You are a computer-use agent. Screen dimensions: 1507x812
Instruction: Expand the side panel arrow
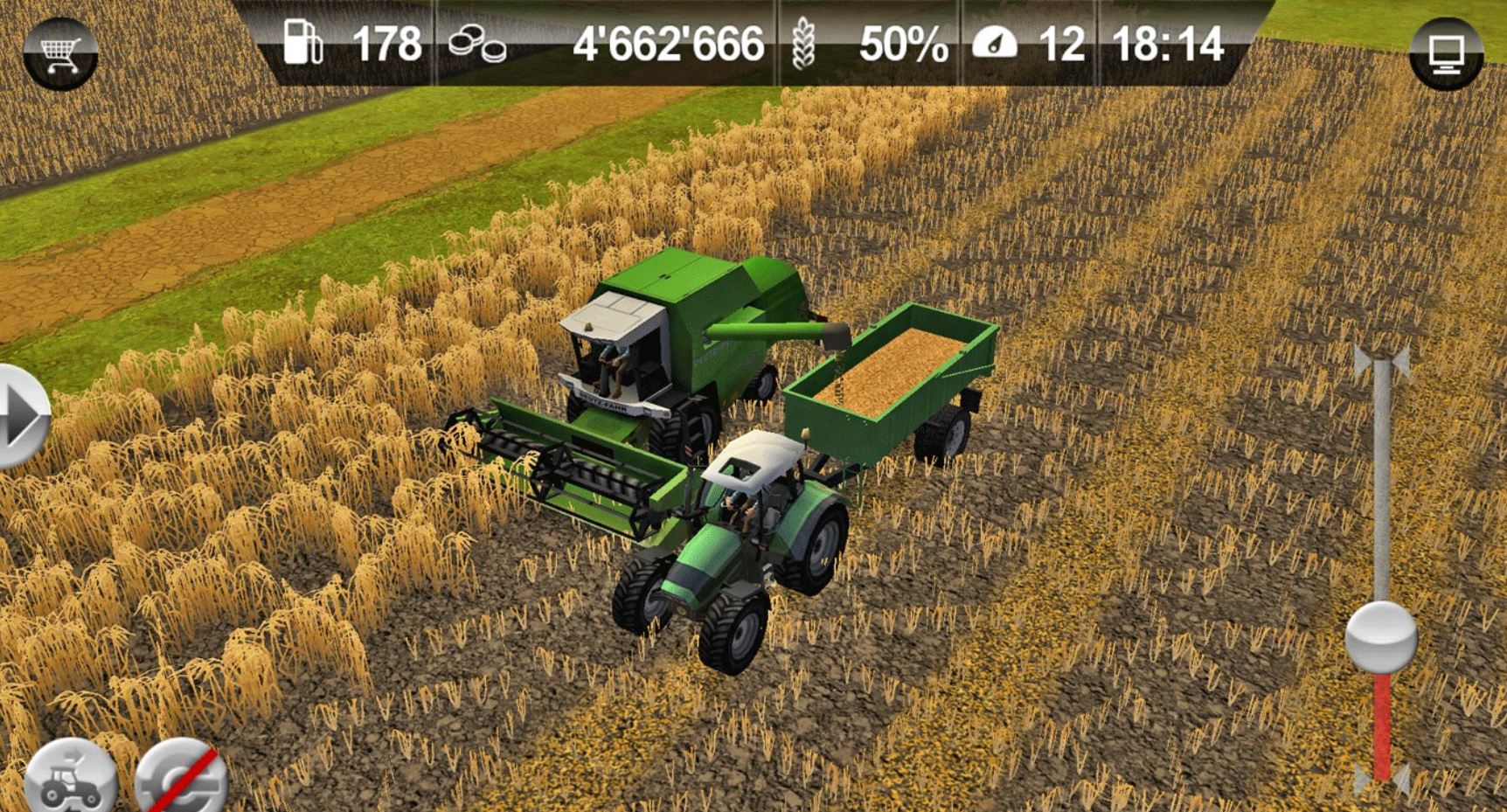(x=22, y=416)
